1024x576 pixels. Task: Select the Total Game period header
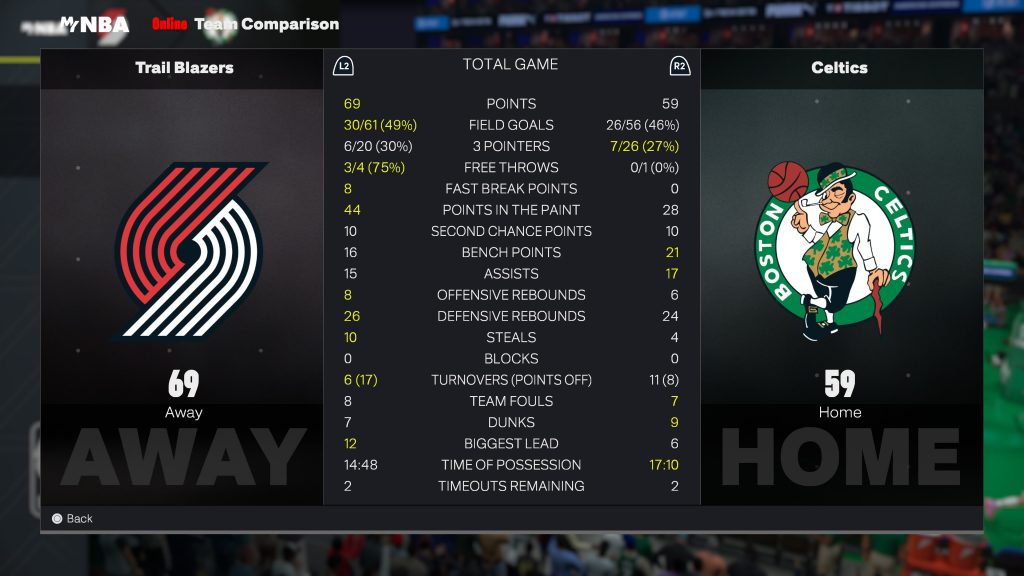(x=510, y=65)
